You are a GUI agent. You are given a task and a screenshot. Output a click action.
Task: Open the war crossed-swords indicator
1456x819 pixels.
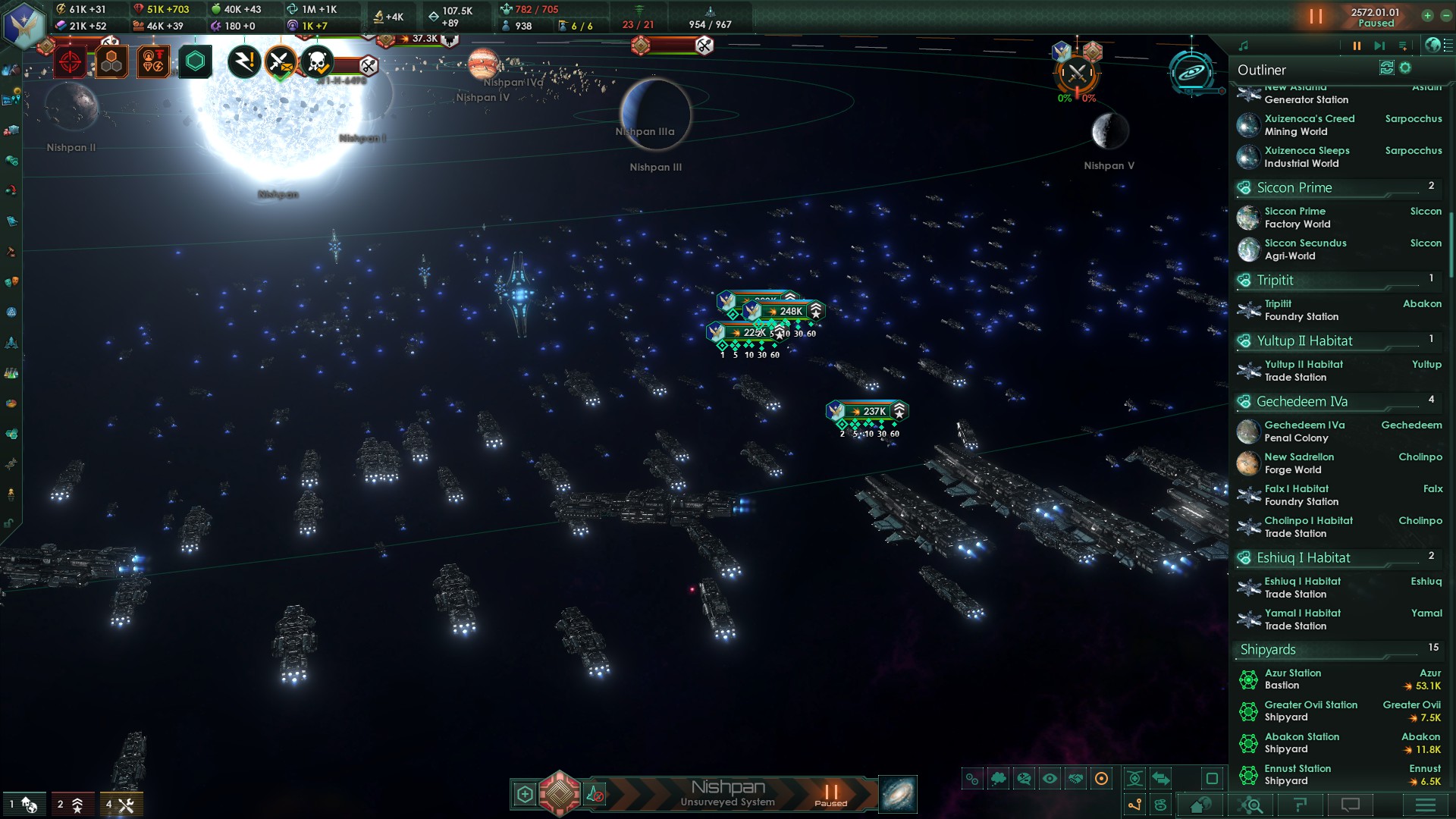pyautogui.click(x=1077, y=74)
